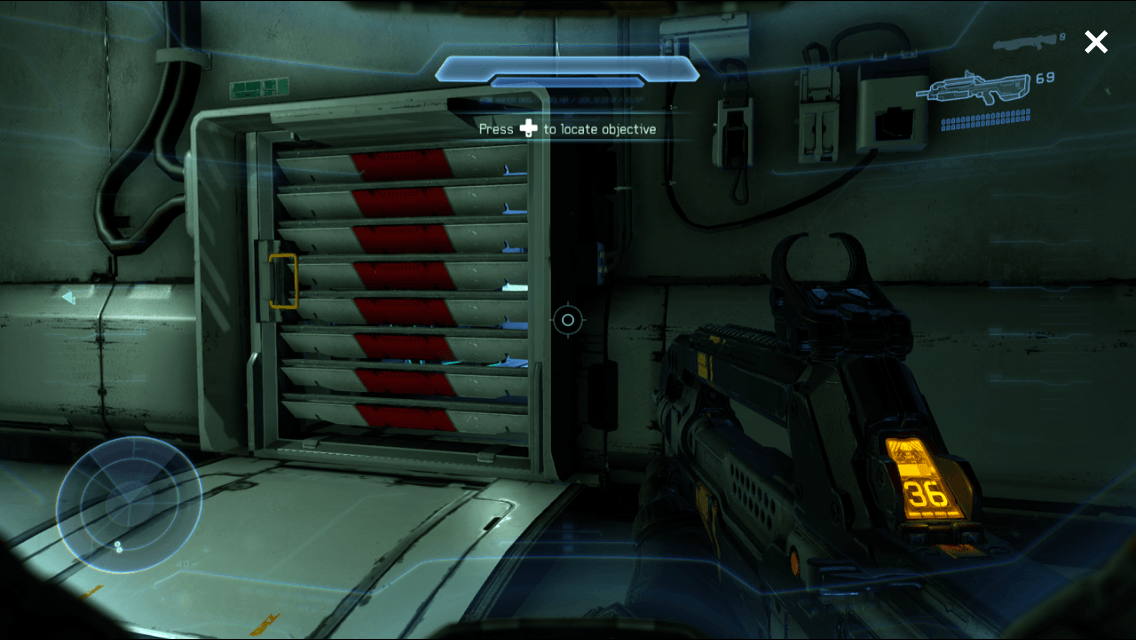Image resolution: width=1136 pixels, height=640 pixels.
Task: Click the circular motion tracker radar
Action: tap(129, 505)
